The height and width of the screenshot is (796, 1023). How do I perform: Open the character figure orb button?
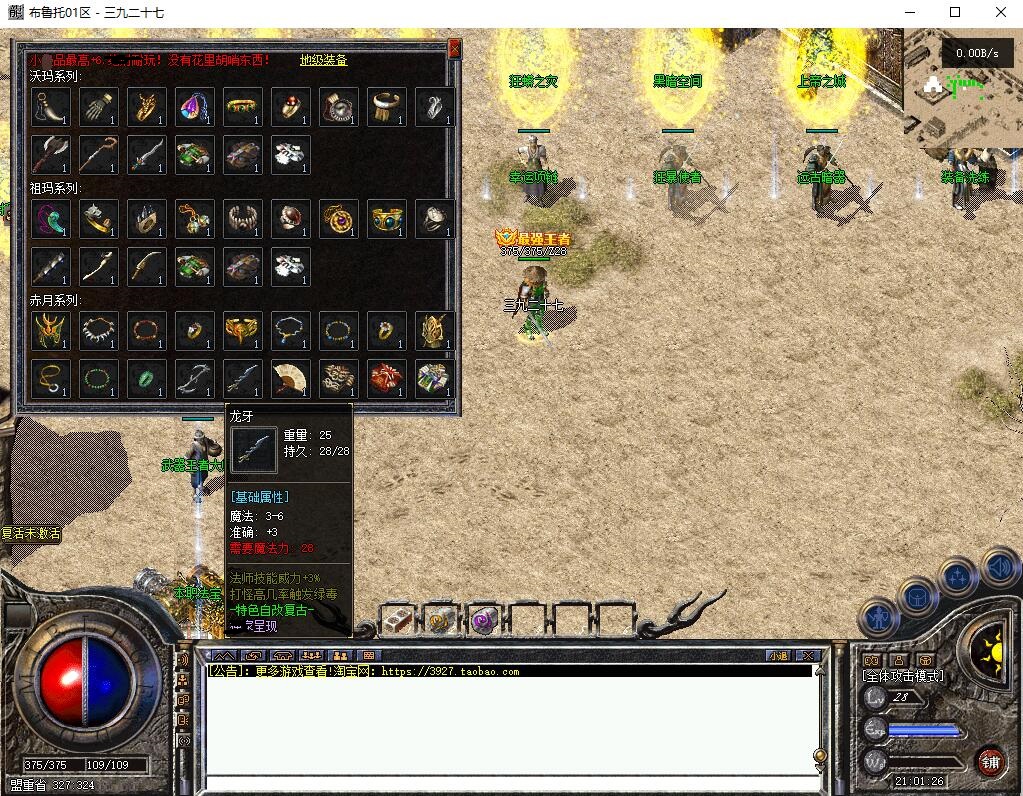878,617
